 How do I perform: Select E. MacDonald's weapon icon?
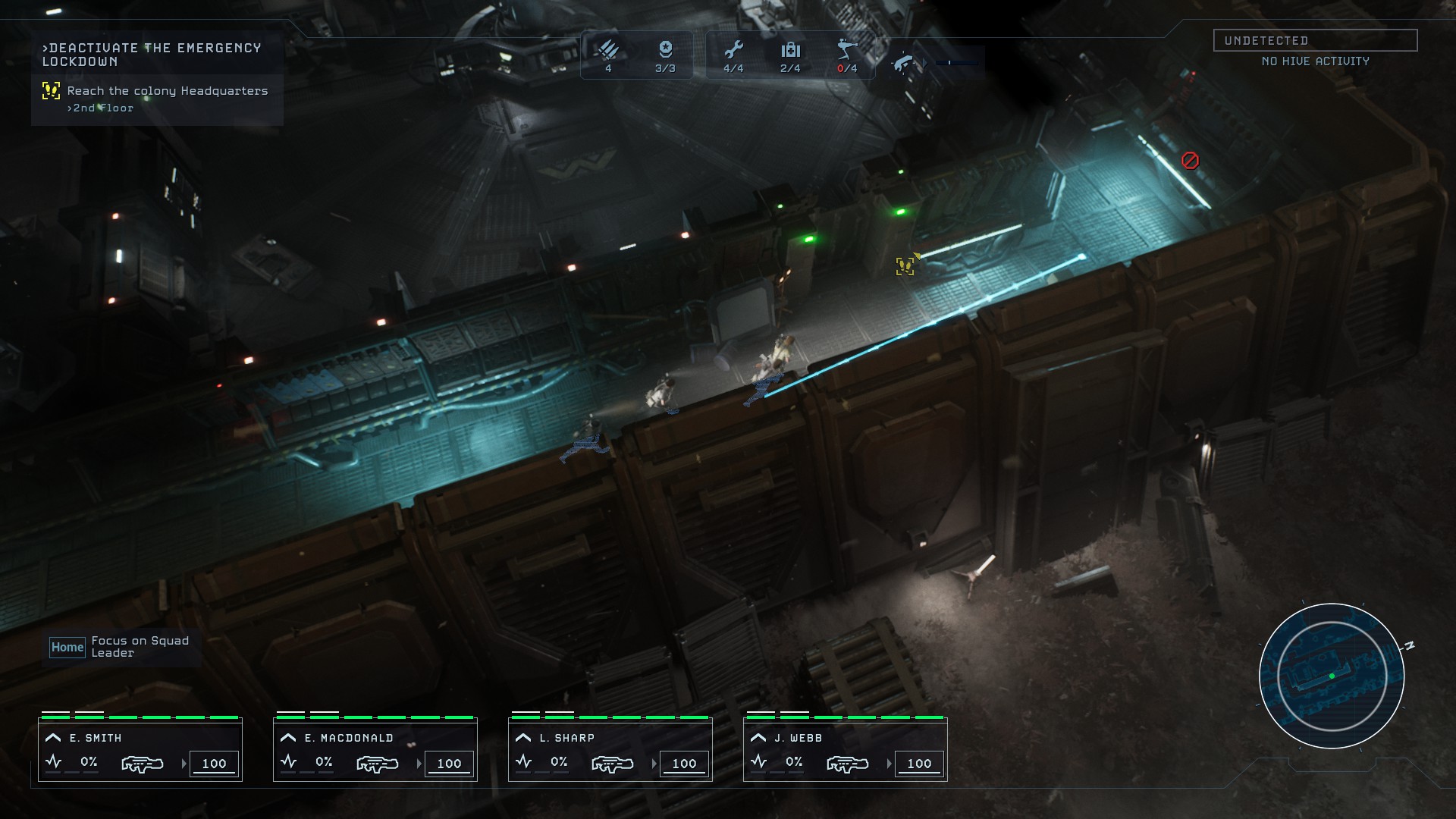[x=377, y=764]
